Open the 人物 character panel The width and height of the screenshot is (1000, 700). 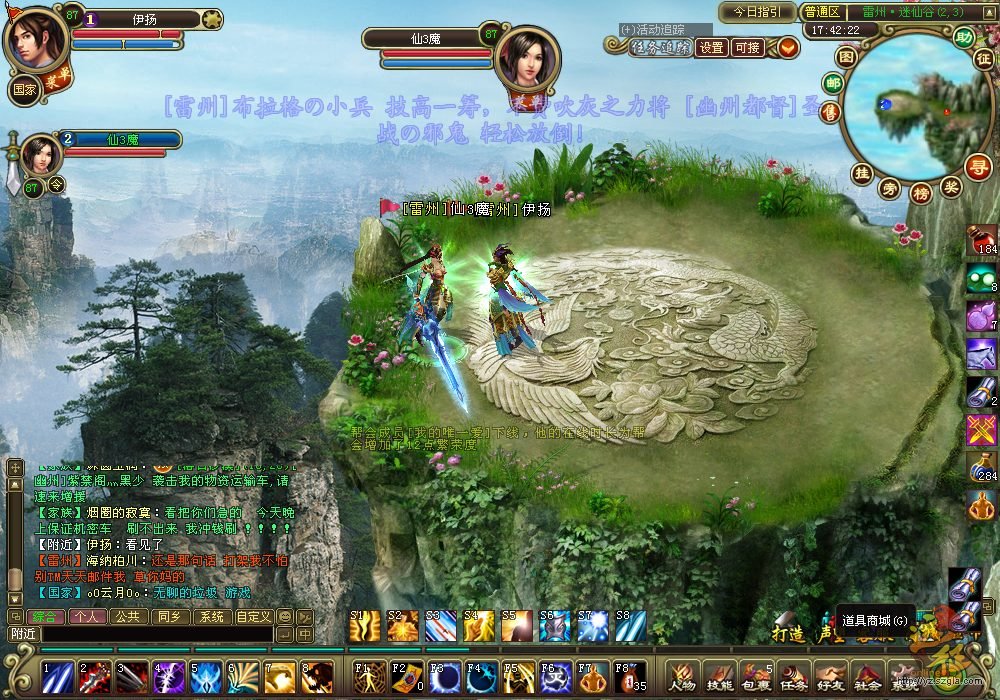[683, 676]
